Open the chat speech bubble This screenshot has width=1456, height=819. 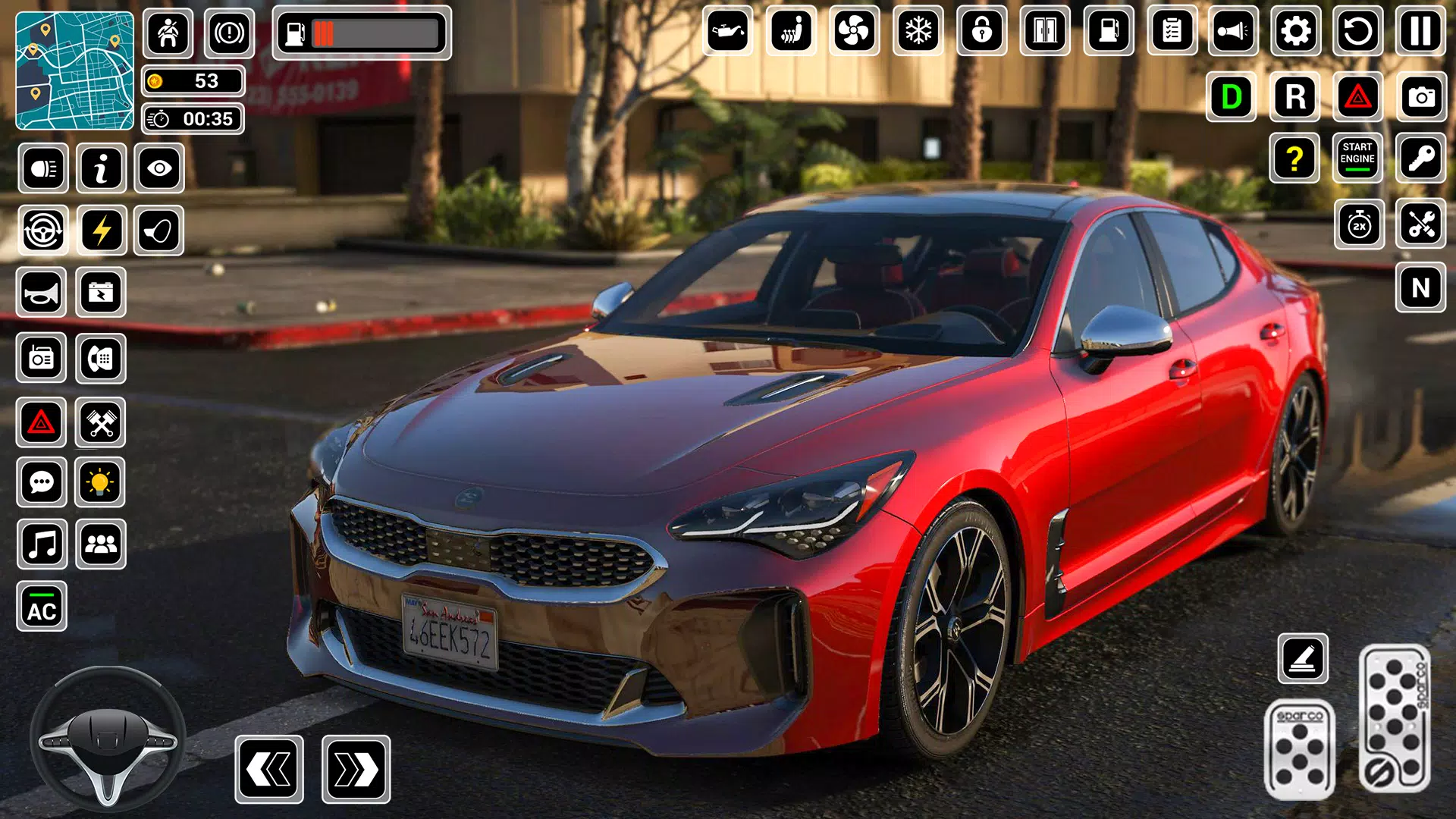pos(42,482)
